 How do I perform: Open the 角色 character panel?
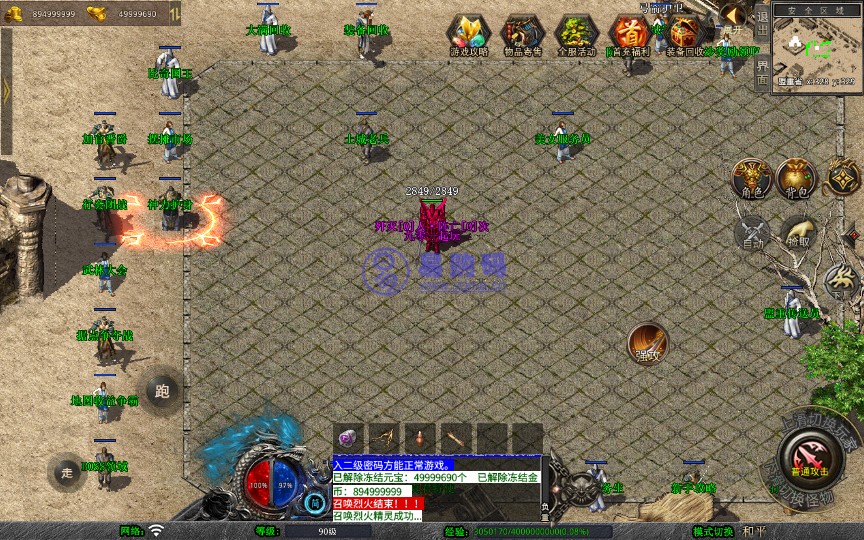(752, 178)
